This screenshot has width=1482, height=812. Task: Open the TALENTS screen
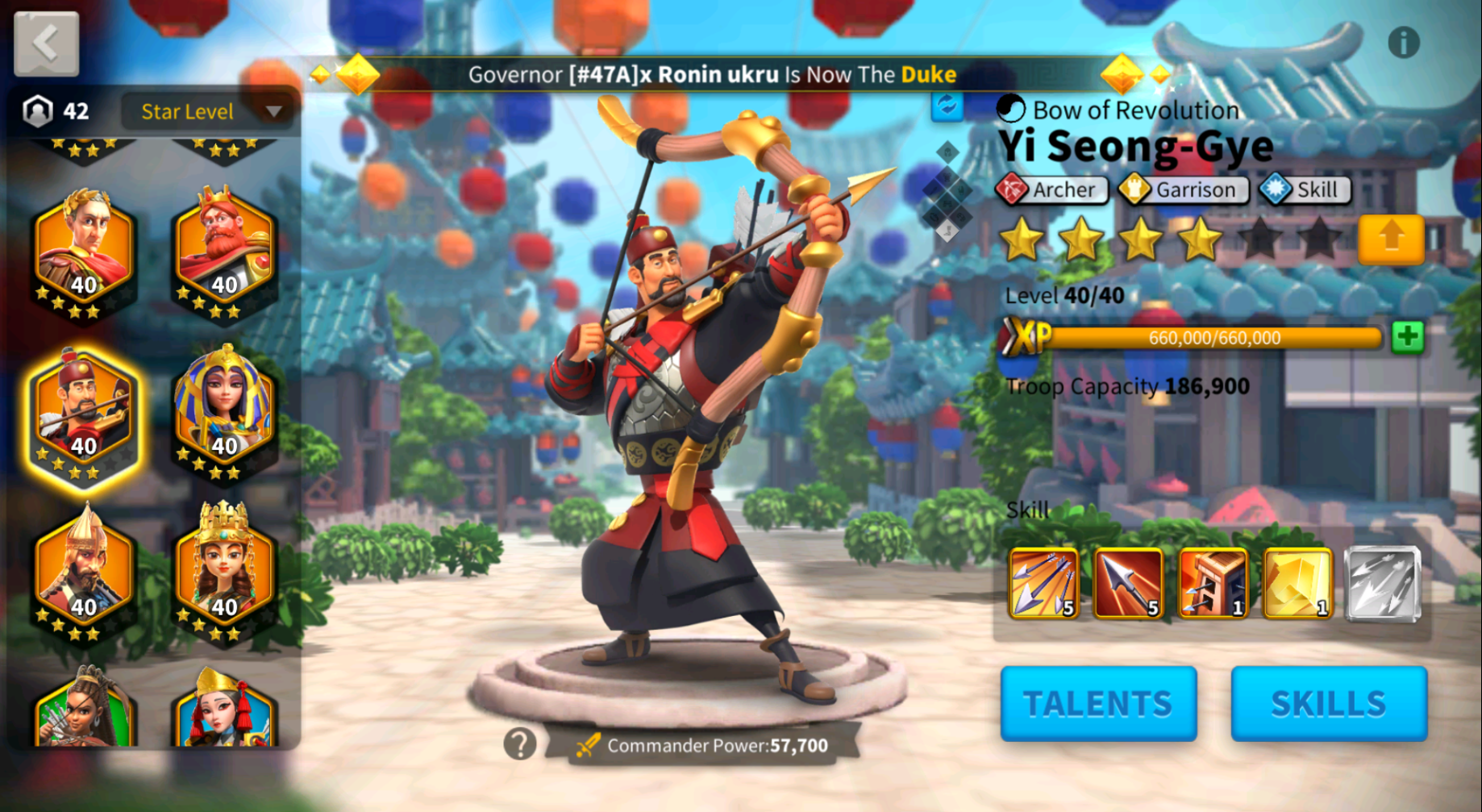(x=1098, y=703)
